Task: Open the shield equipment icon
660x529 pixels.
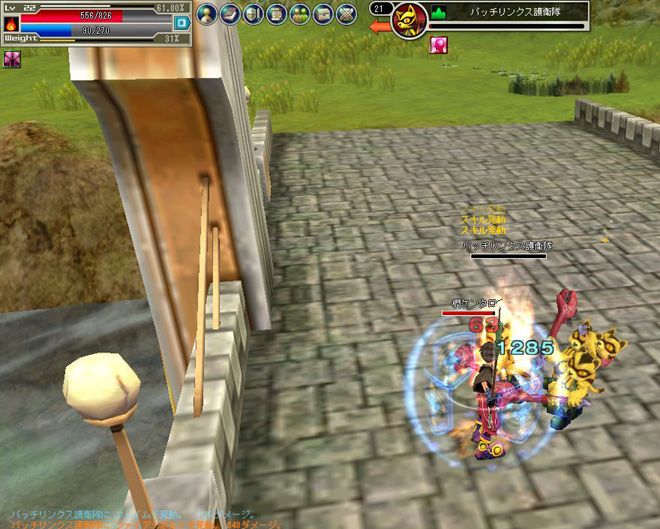Action: pyautogui.click(x=252, y=14)
